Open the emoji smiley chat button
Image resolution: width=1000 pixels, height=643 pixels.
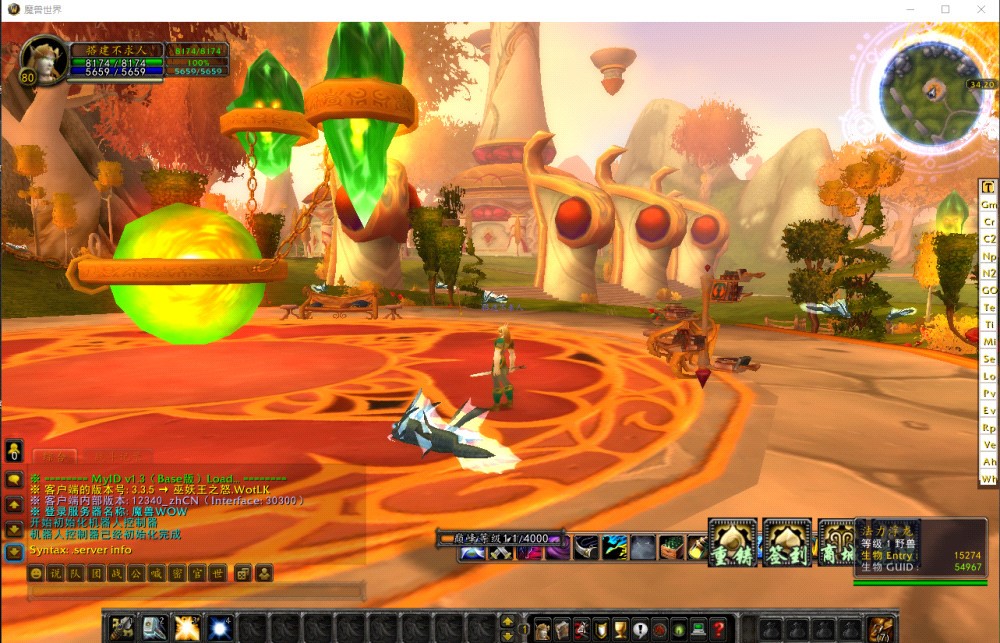36,574
